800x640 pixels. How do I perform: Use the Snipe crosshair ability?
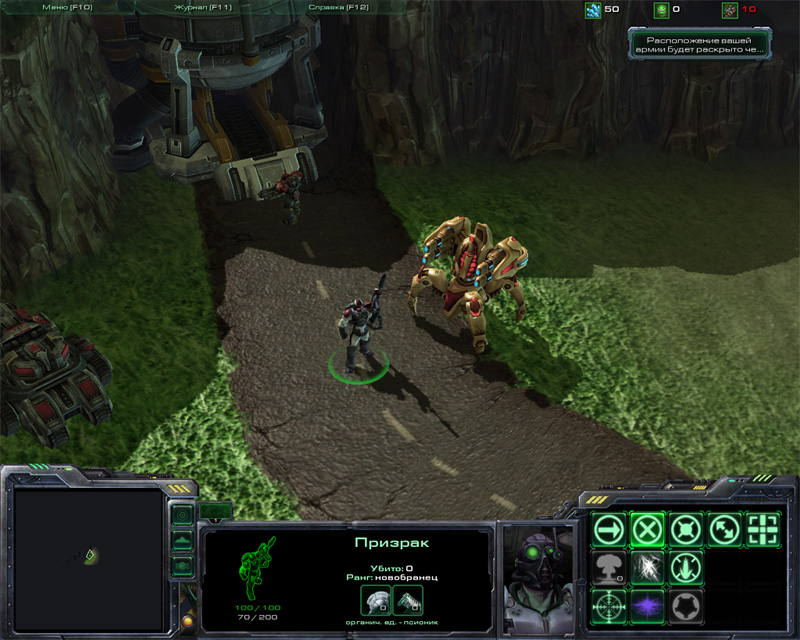pyautogui.click(x=608, y=605)
